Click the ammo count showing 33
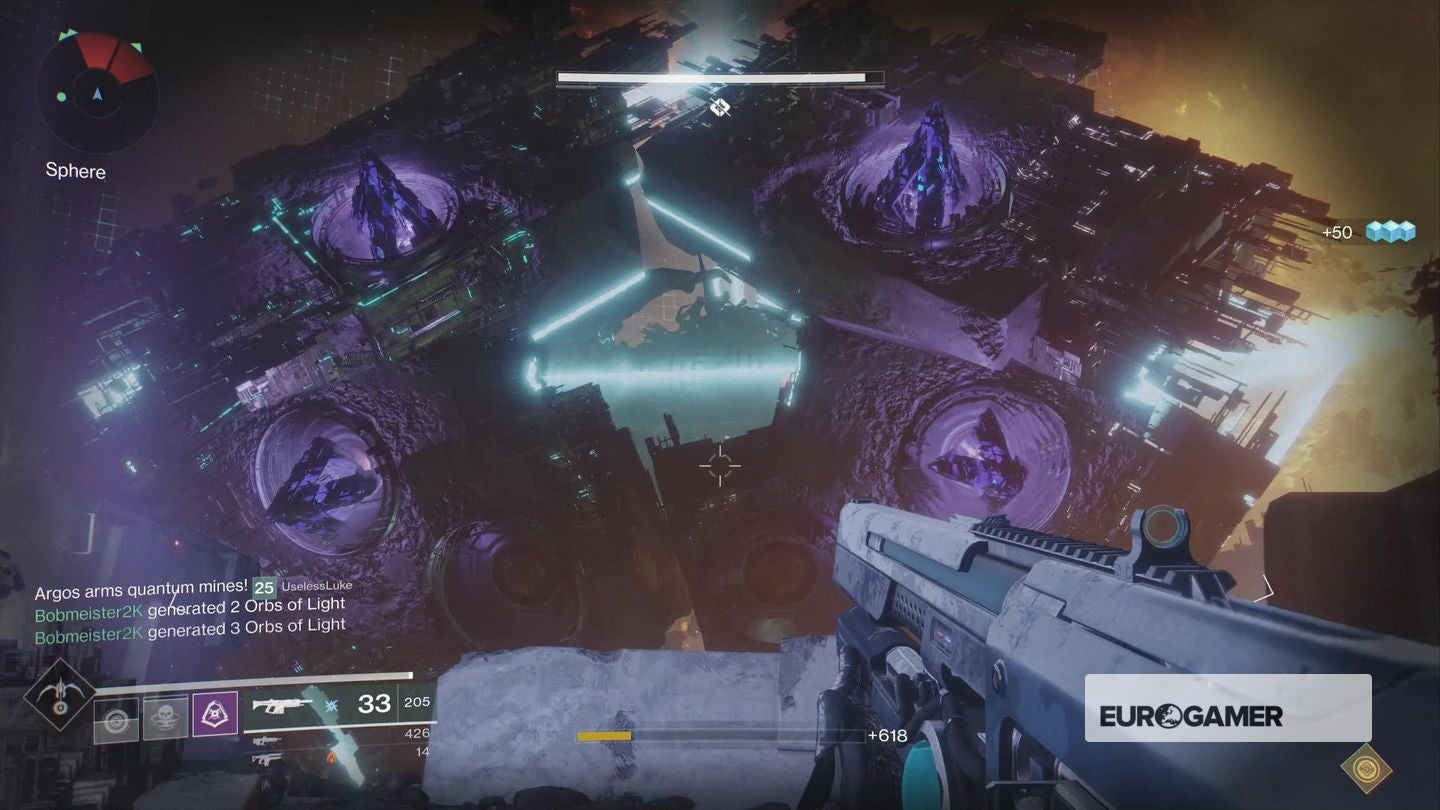This screenshot has width=1440, height=810. [x=374, y=704]
